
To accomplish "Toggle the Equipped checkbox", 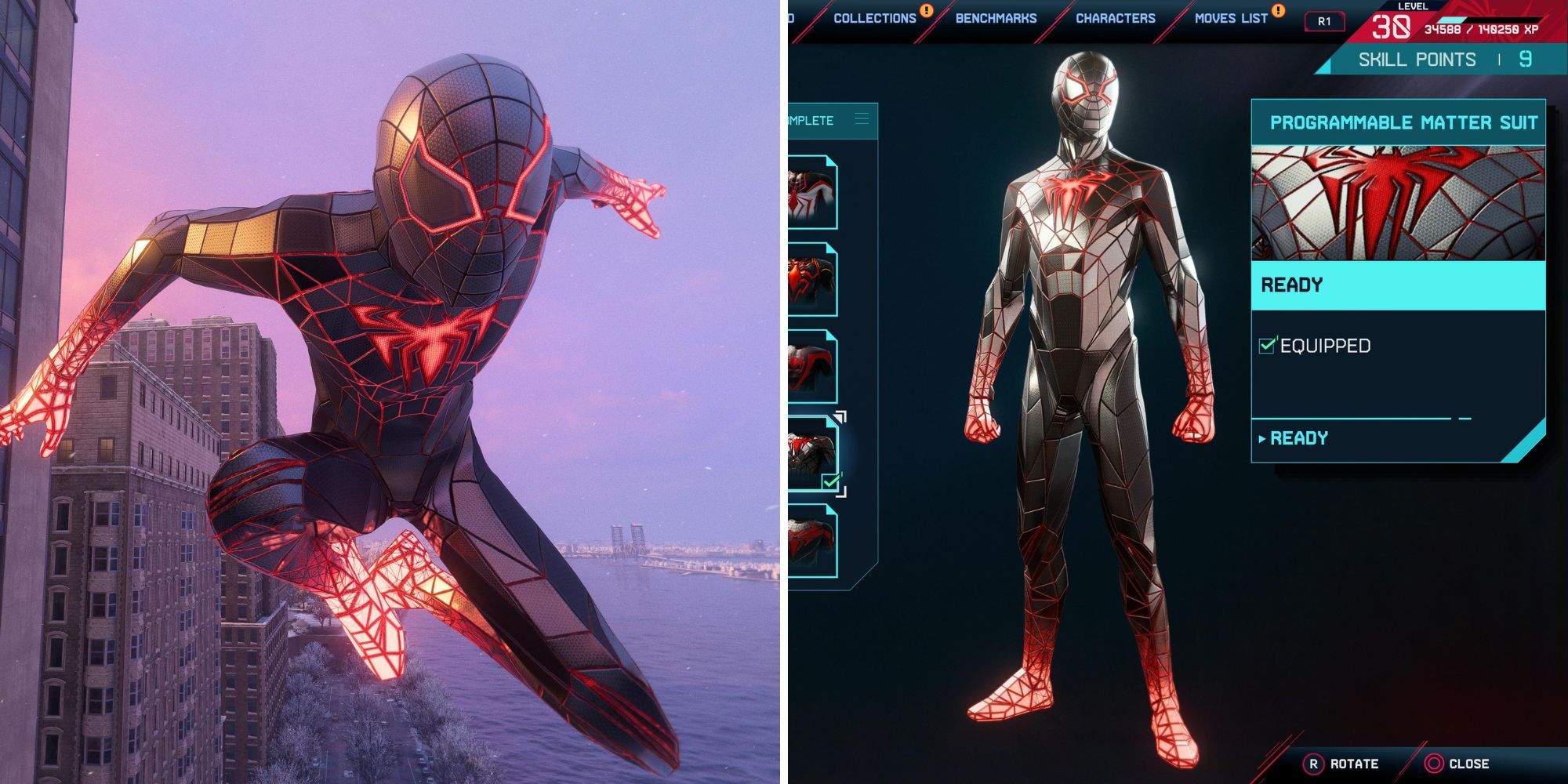I will click(1267, 345).
